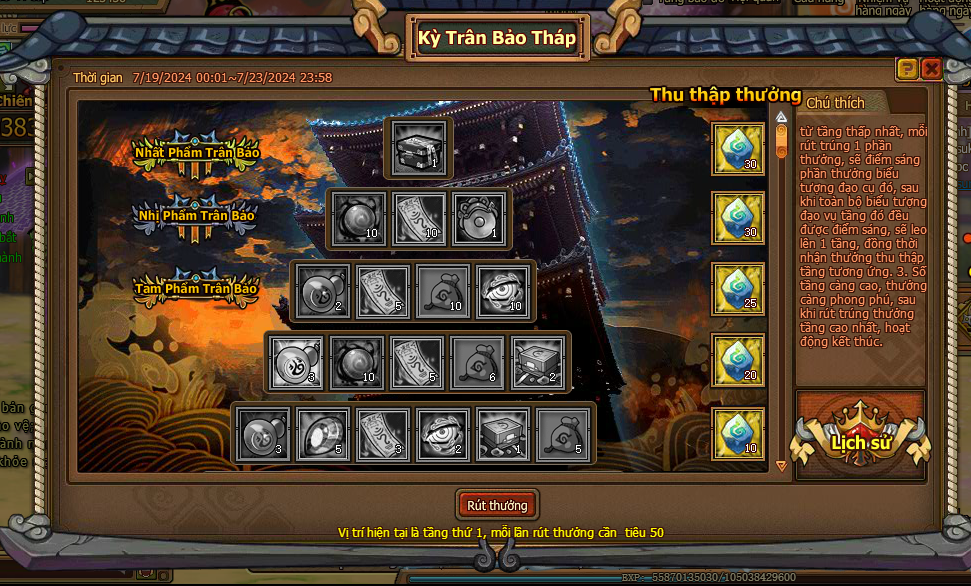Screen dimensions: 971x586
Task: Select the open chest item with quantity 2
Action: click(539, 362)
